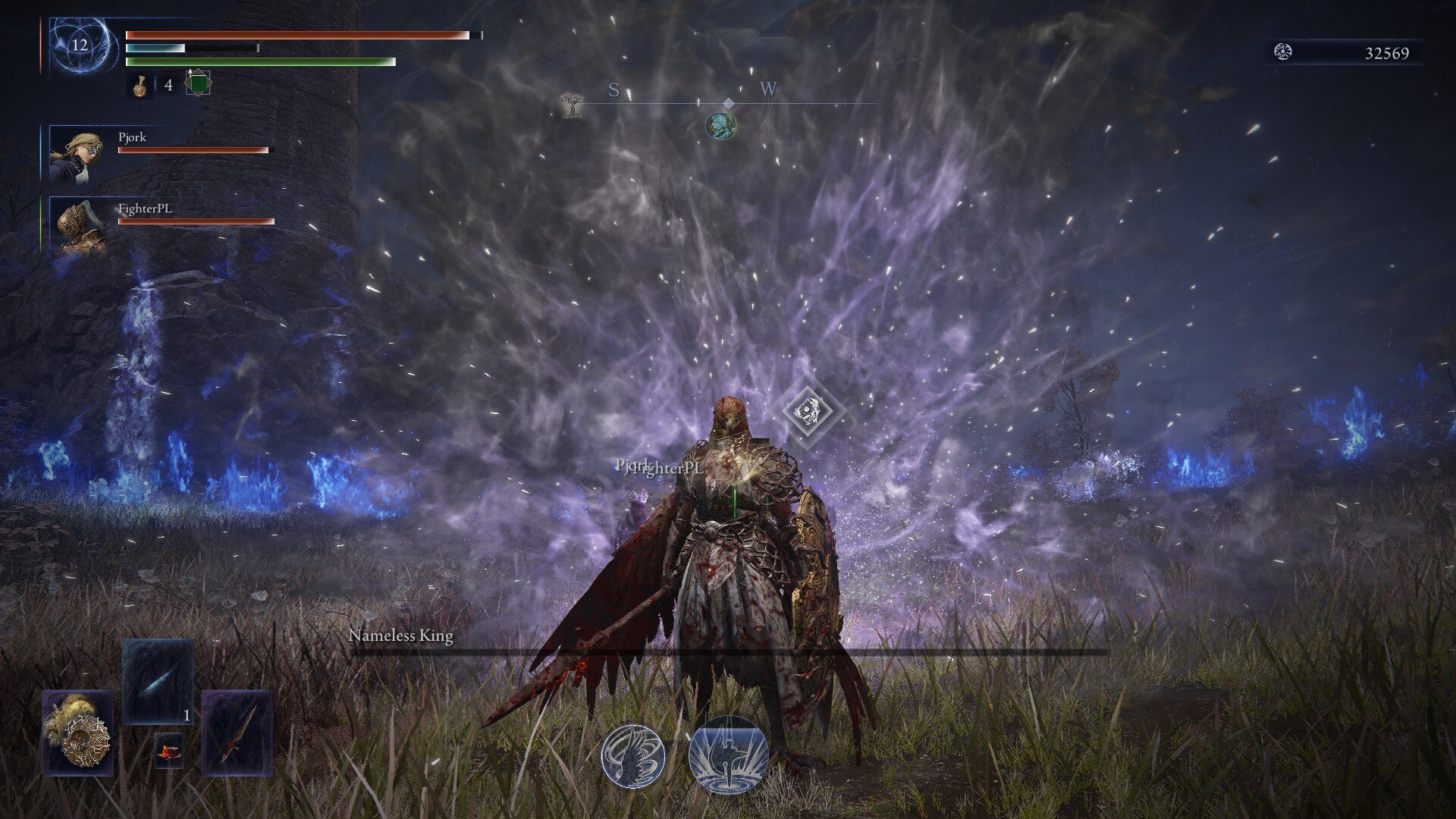Click the diamond-framed marker beside the character

coord(808,410)
